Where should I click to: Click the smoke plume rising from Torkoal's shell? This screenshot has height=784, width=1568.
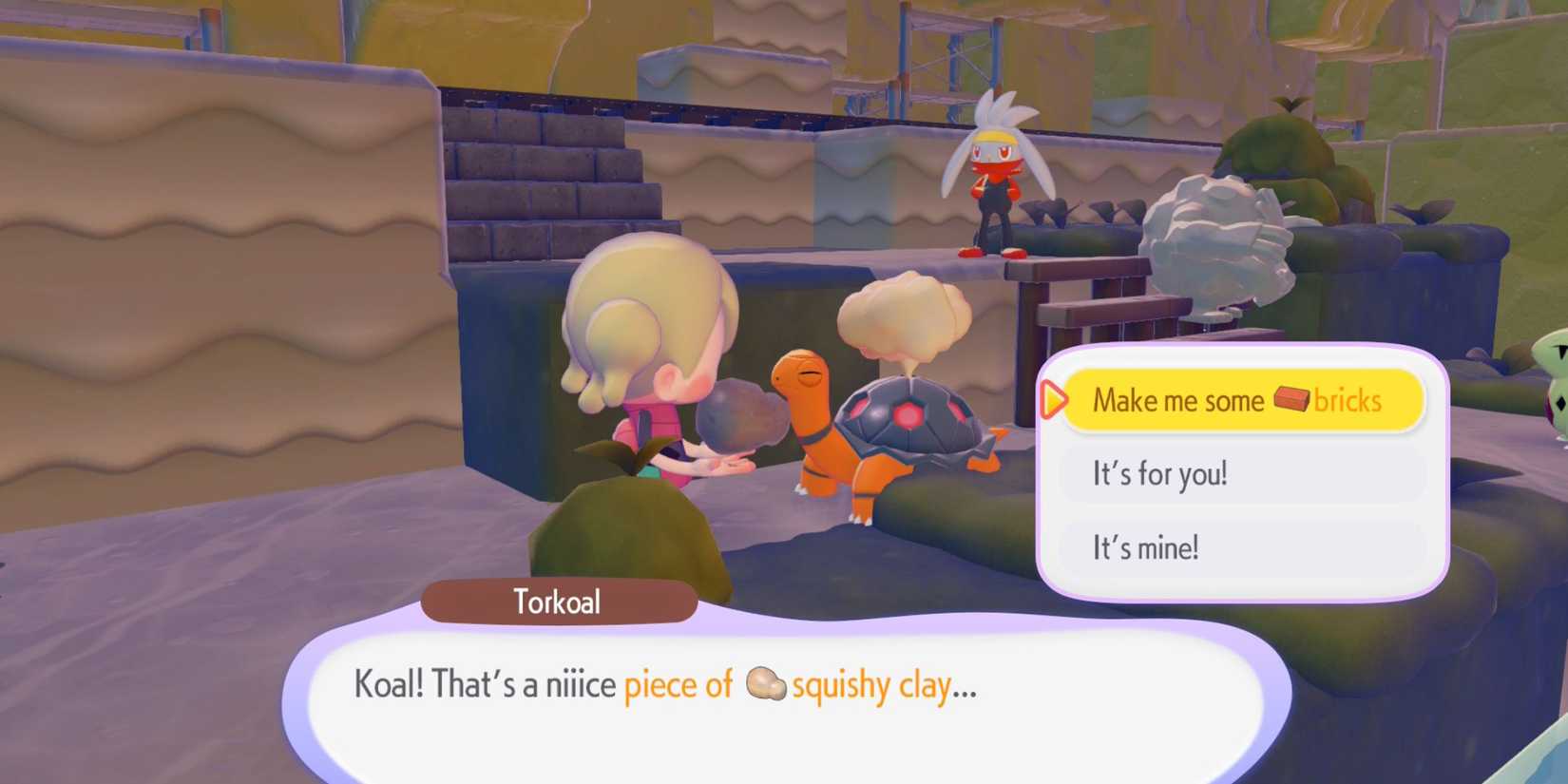pos(903,314)
